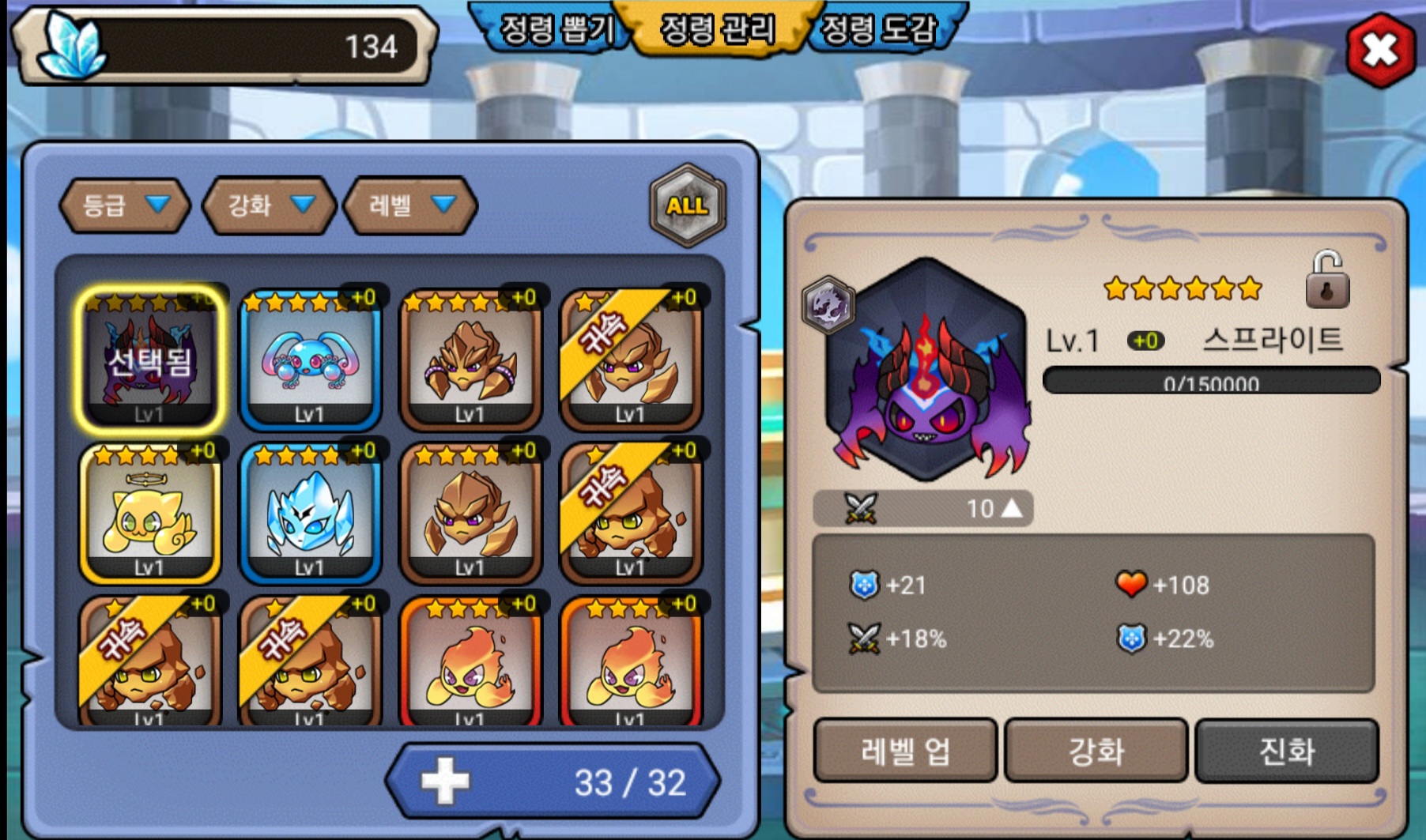Expand spirit storage with the plus button
Image resolution: width=1426 pixels, height=840 pixels.
point(445,782)
